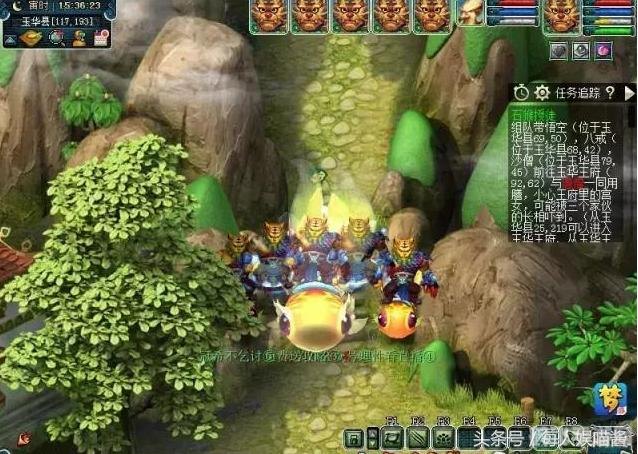Activate the F3 paw print skill
Image resolution: width=638 pixels, height=454 pixels.
pos(443,437)
